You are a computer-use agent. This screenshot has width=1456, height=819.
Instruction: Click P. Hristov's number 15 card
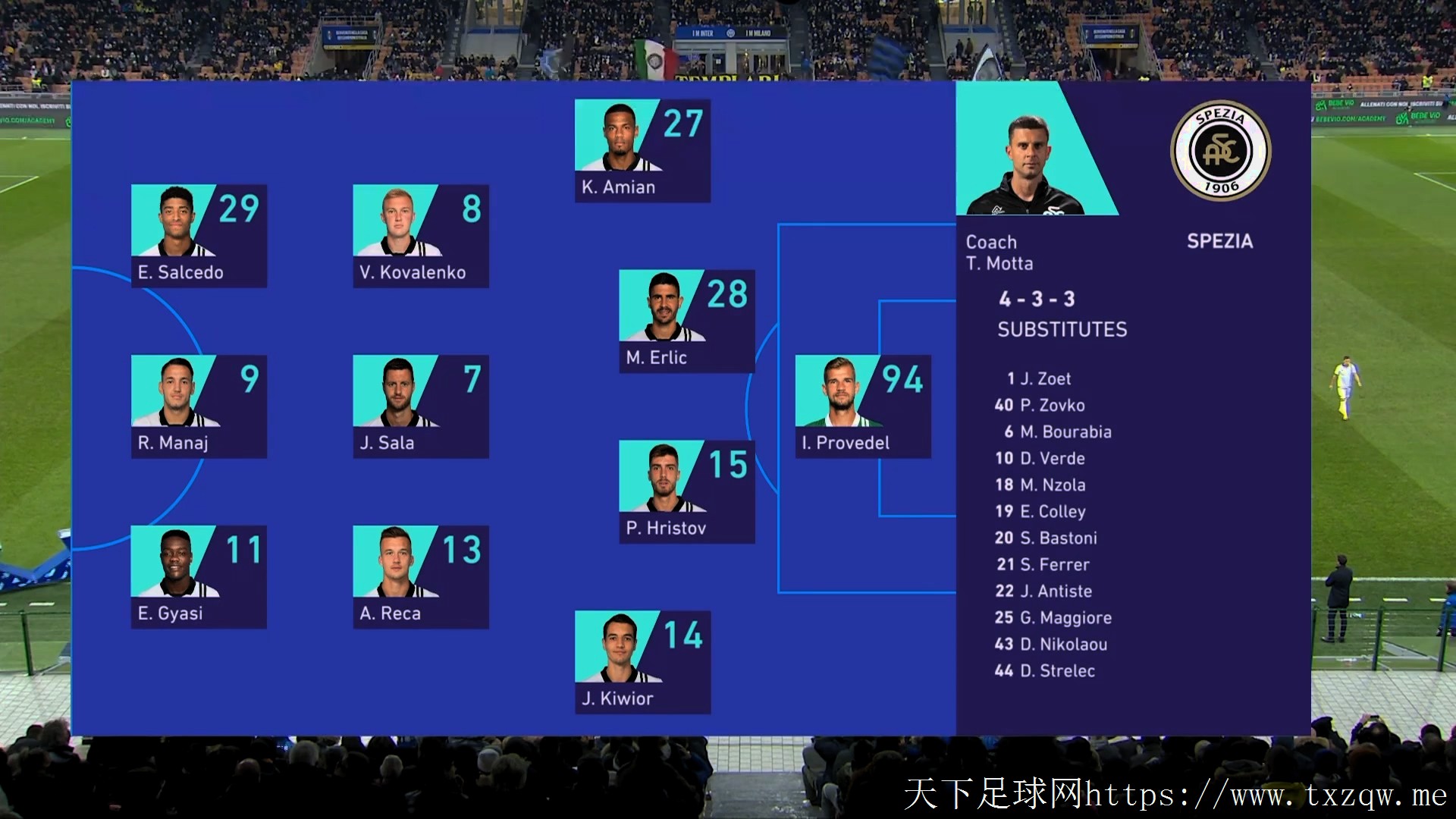(x=686, y=491)
